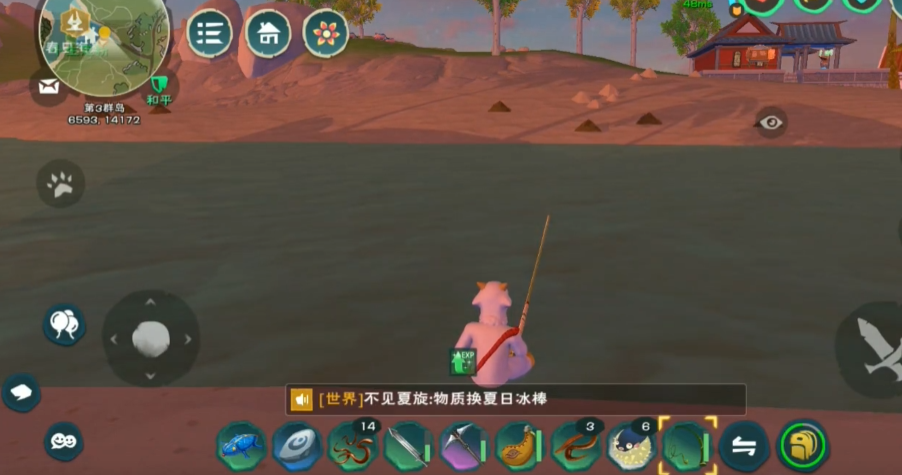
Task: Click the eye visibility button
Action: coord(770,122)
